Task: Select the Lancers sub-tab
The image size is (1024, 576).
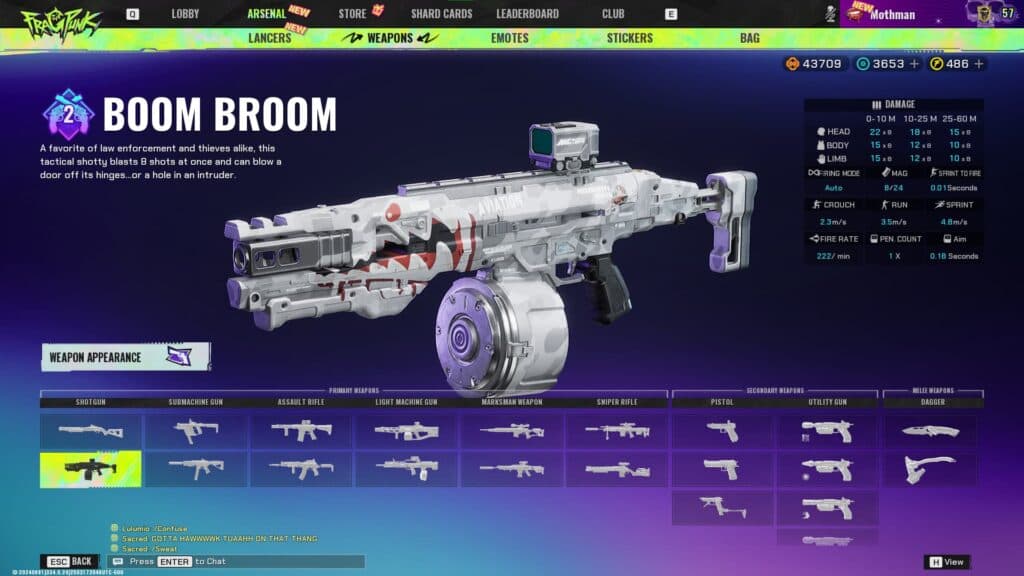Action: (x=269, y=38)
